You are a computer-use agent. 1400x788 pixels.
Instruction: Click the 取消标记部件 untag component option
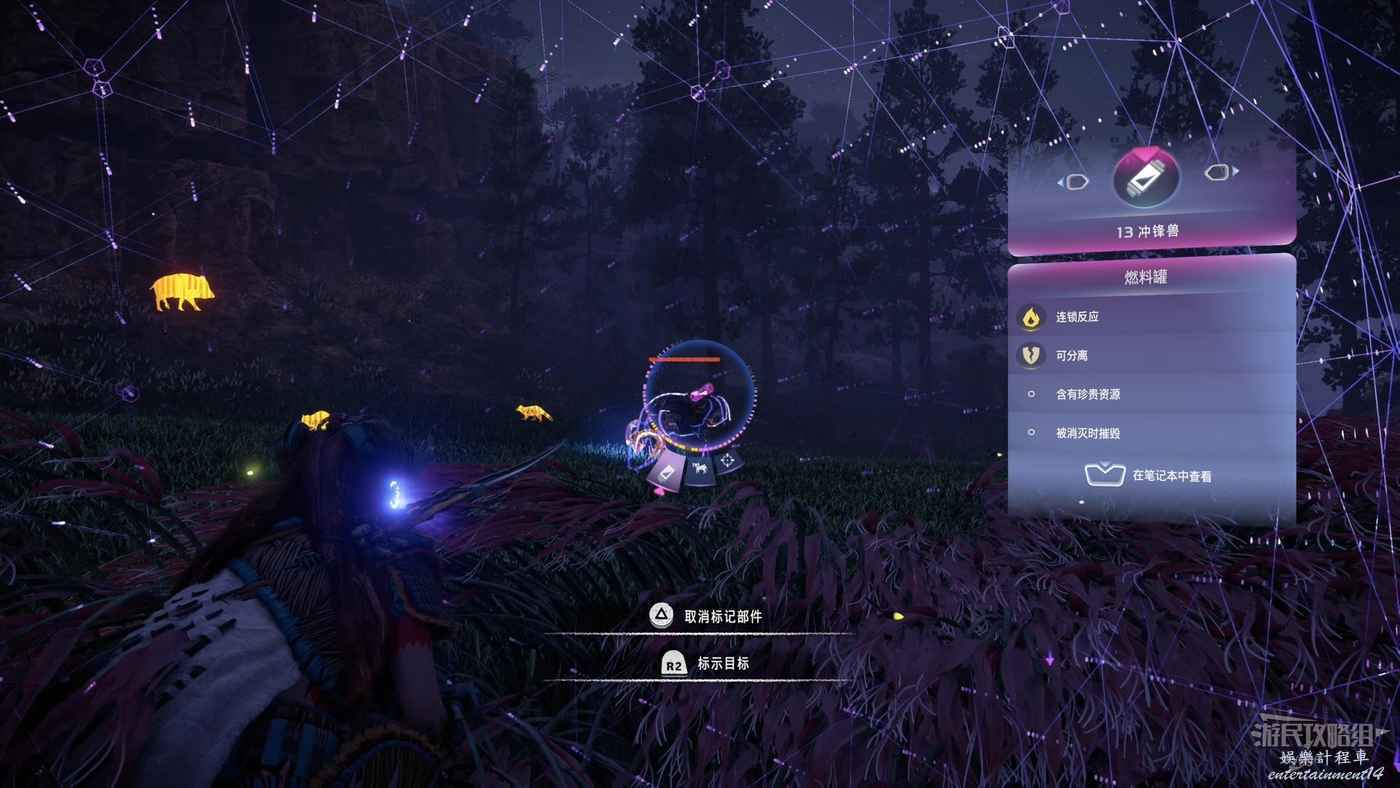pyautogui.click(x=705, y=617)
